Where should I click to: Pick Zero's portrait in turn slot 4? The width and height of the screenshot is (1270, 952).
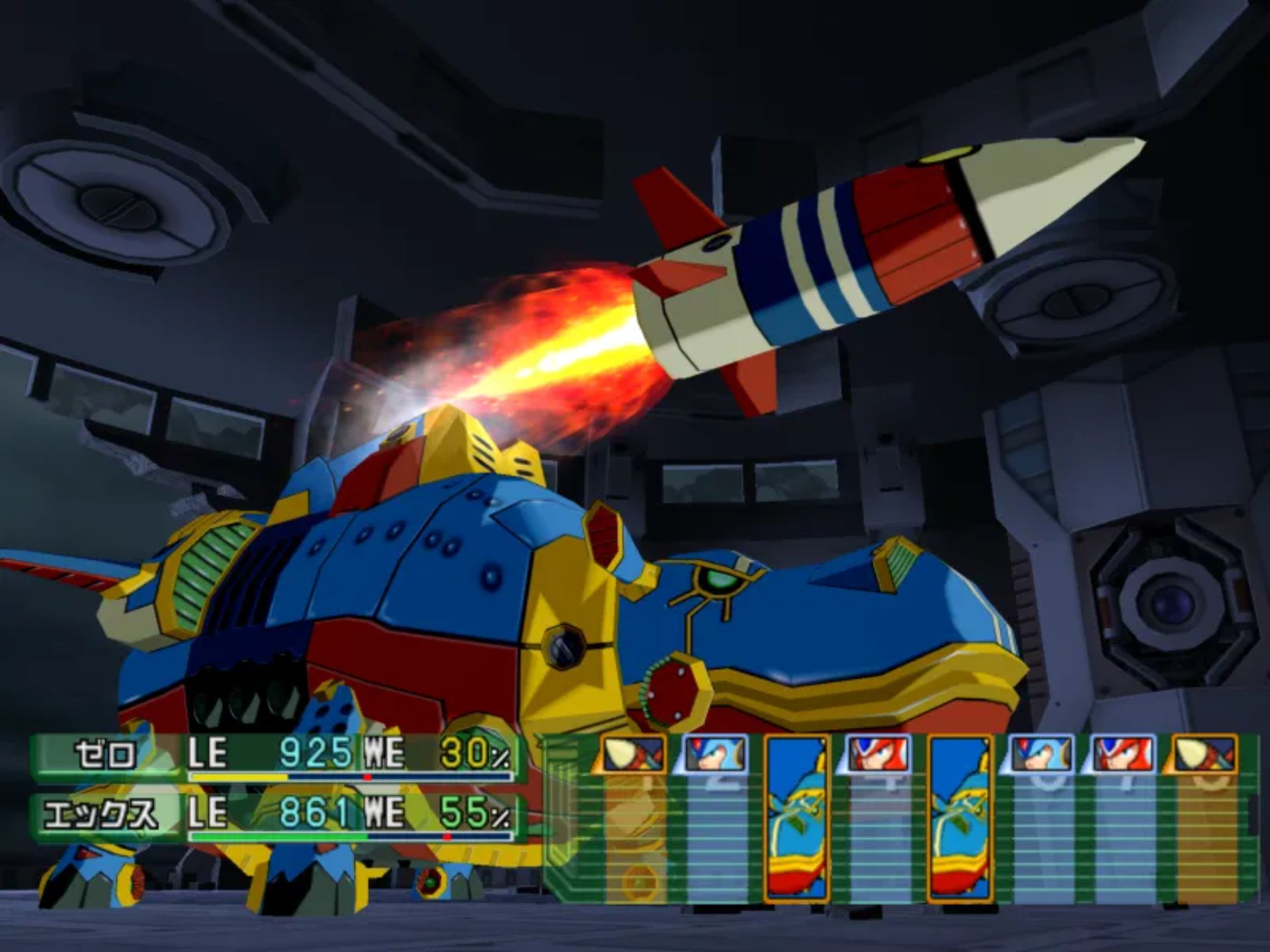click(879, 754)
